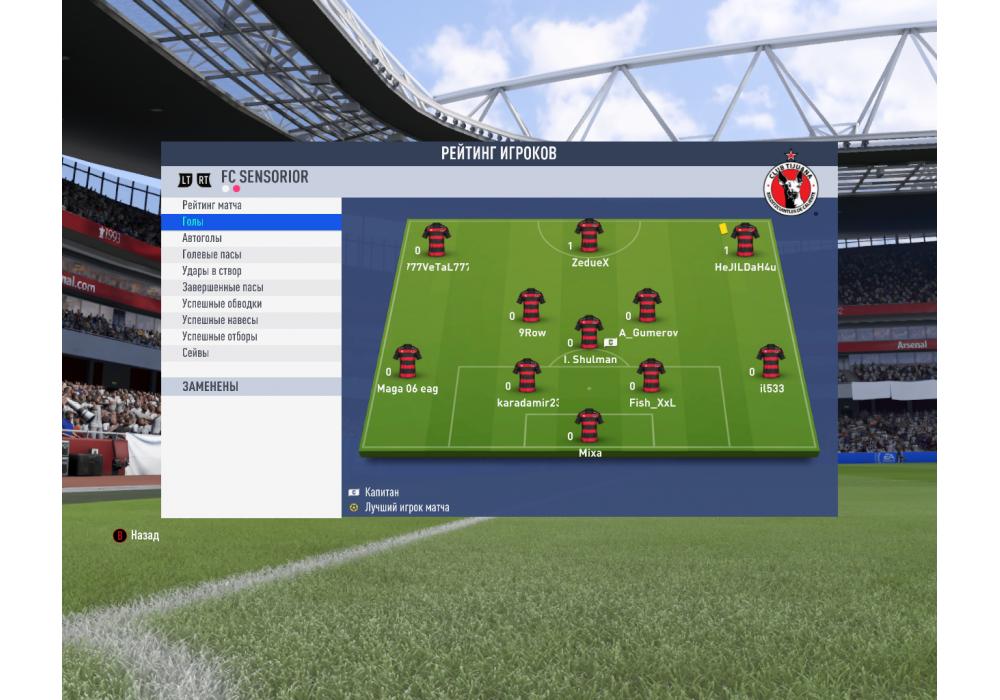The width and height of the screenshot is (1000, 700).
Task: Pick goalkeeper Mixa on the pitch
Action: 589,426
